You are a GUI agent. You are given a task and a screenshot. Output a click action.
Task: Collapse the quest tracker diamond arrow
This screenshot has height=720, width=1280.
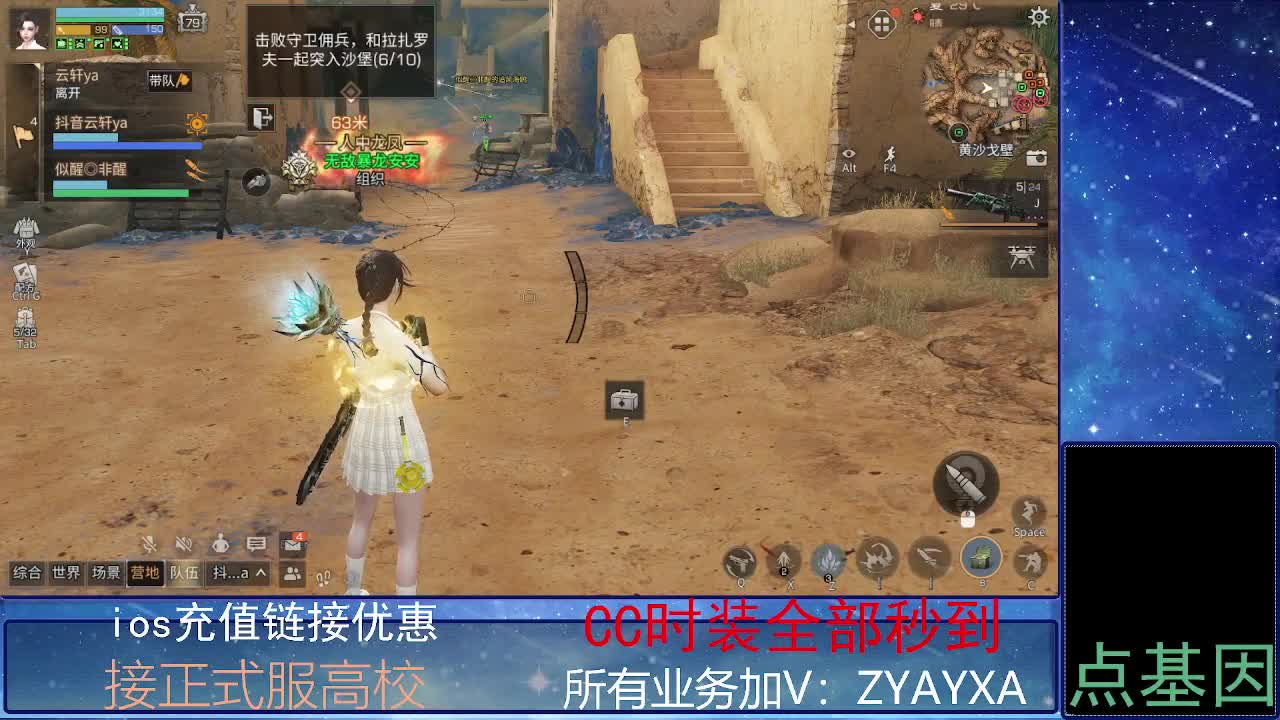pyautogui.click(x=349, y=91)
